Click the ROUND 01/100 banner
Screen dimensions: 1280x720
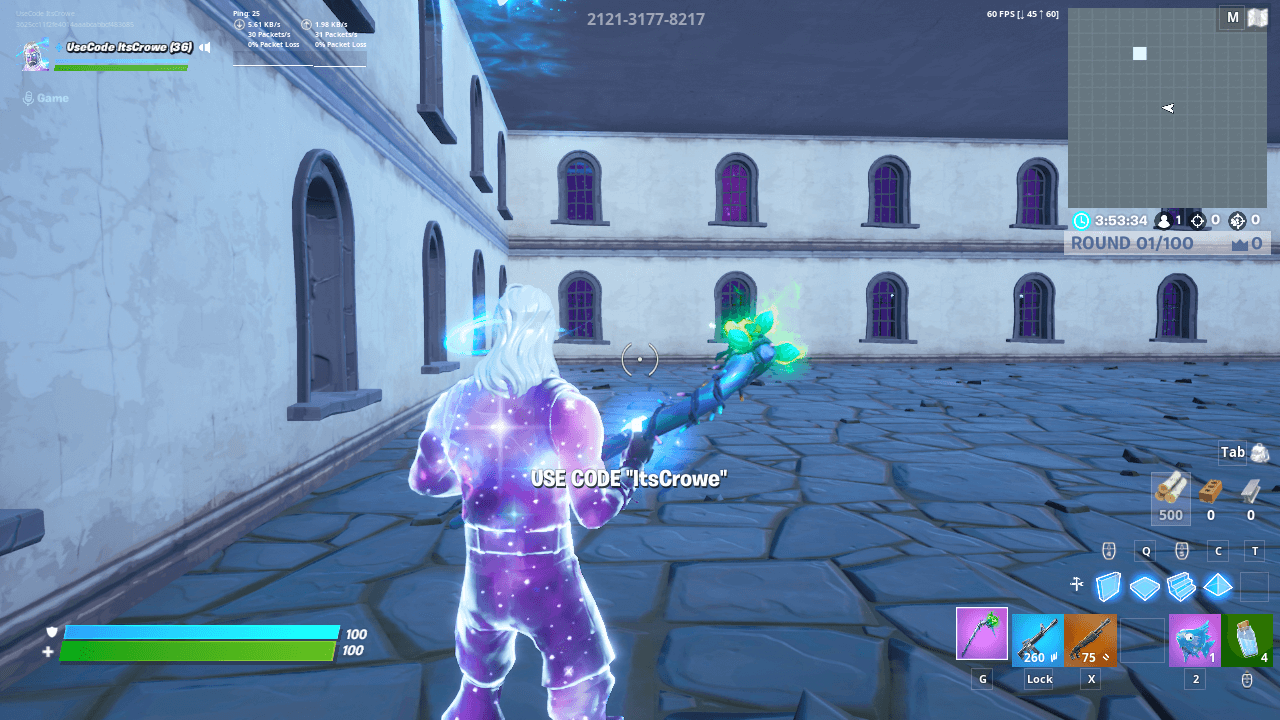click(1135, 242)
